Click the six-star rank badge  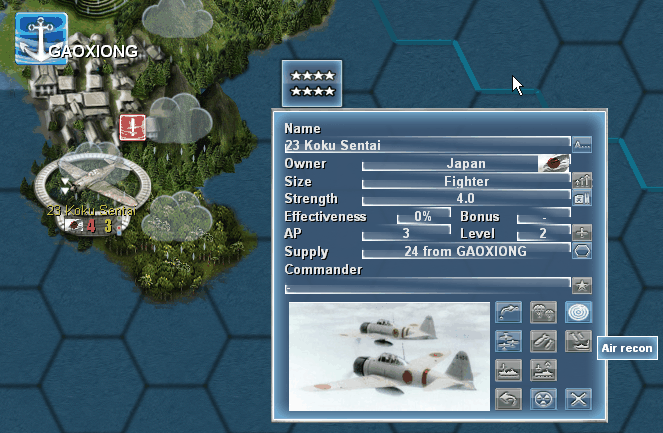point(311,83)
